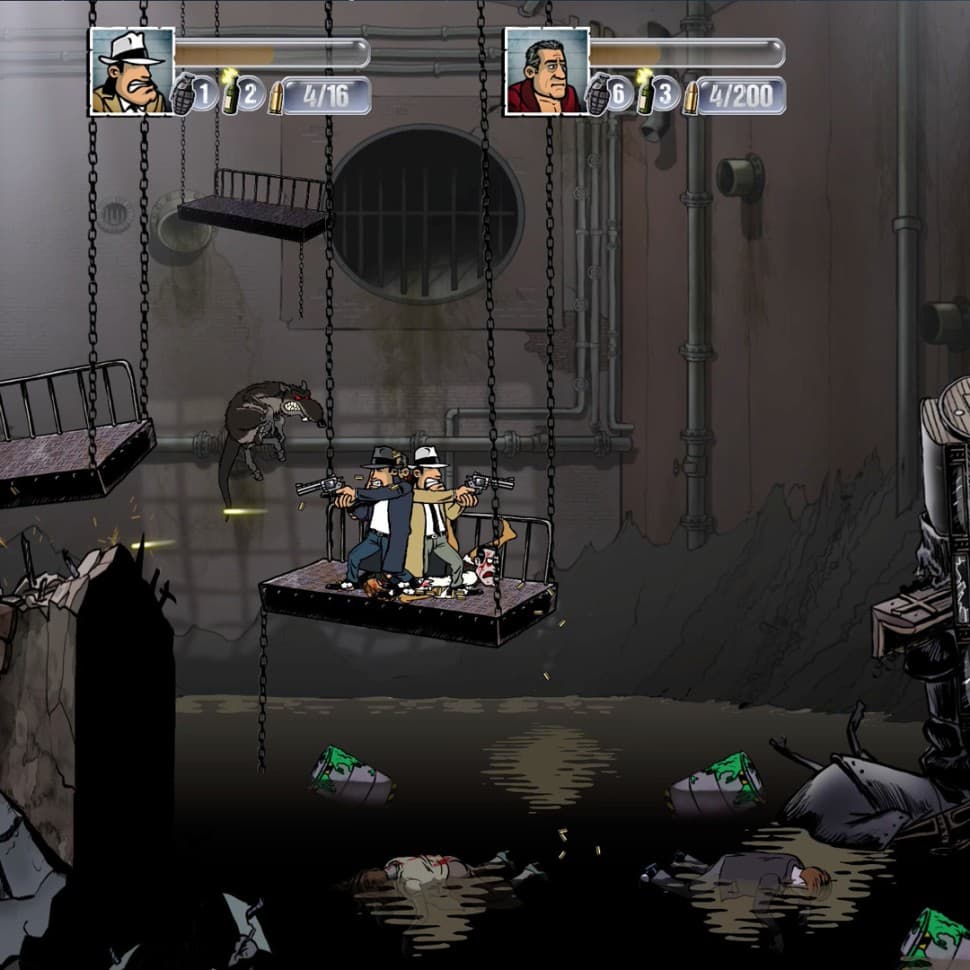The height and width of the screenshot is (970, 970).
Task: Select the red-robed player's grenade icon
Action: click(598, 95)
